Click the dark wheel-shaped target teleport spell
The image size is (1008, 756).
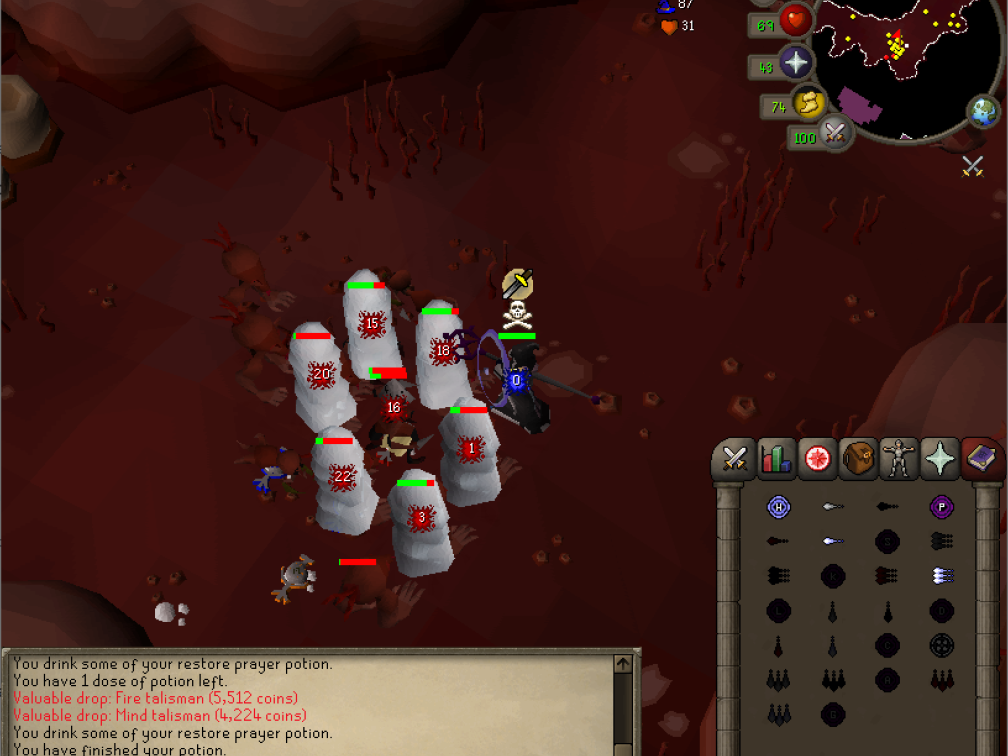(x=940, y=645)
